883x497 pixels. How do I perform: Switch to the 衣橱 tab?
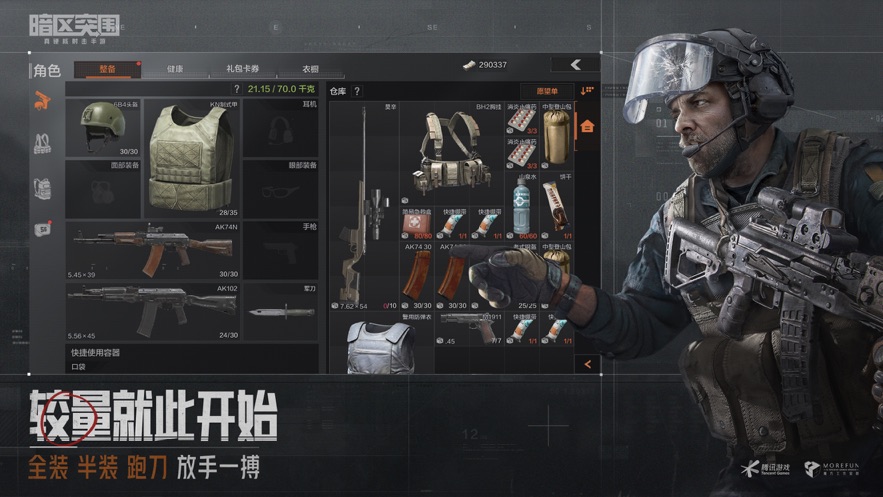(x=311, y=69)
